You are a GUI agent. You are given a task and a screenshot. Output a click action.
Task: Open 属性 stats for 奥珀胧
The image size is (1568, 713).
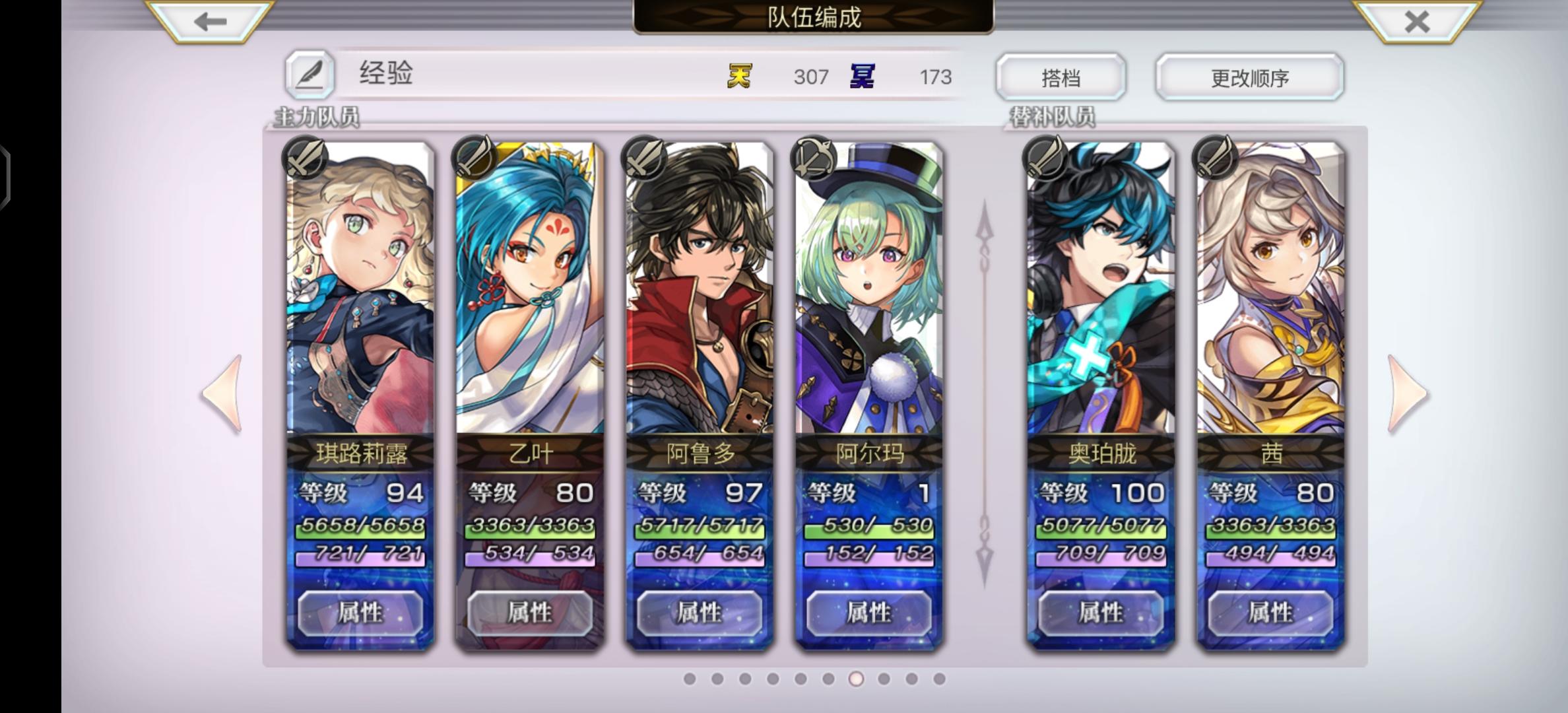1100,613
